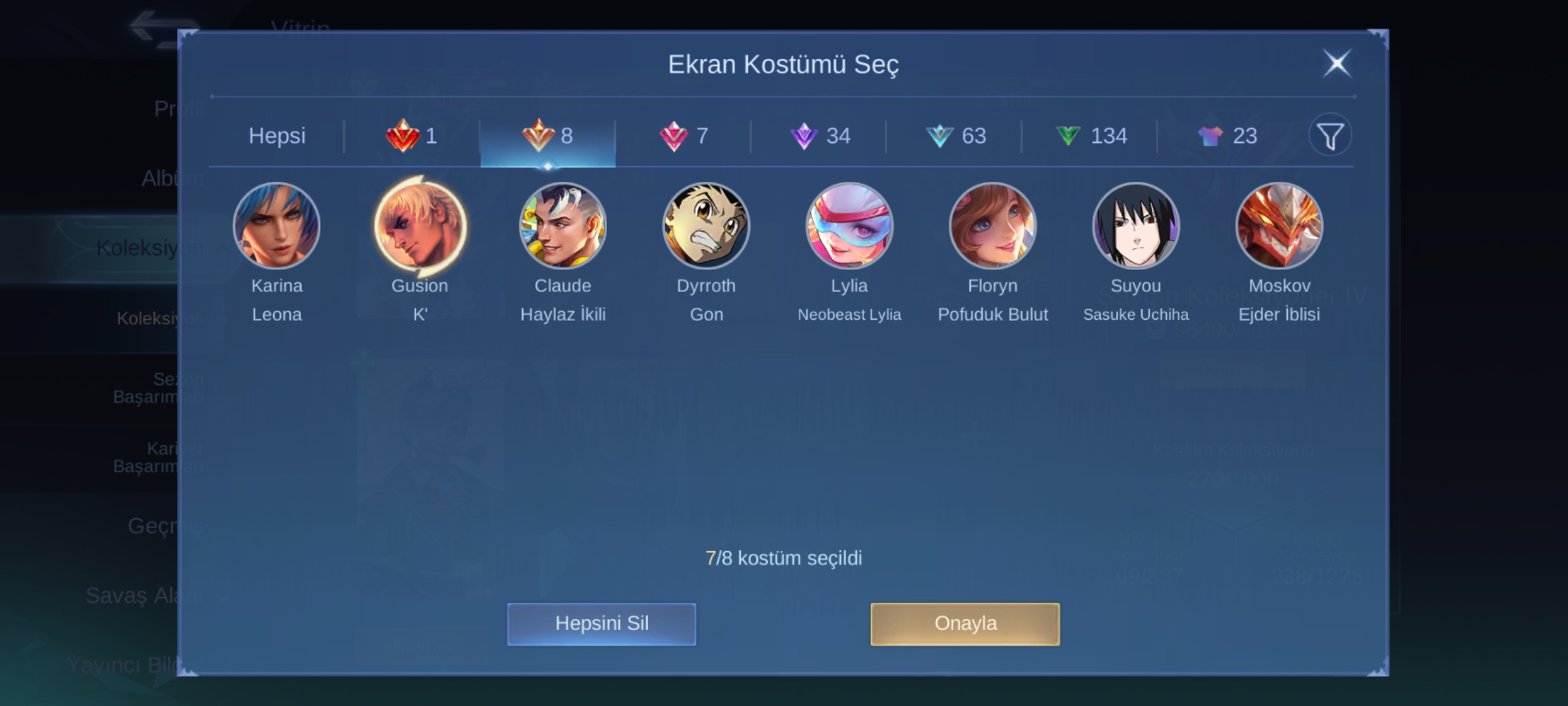Close the Ekran Kostümü Seç dialog
Viewport: 1568px width, 706px height.
click(1336, 63)
